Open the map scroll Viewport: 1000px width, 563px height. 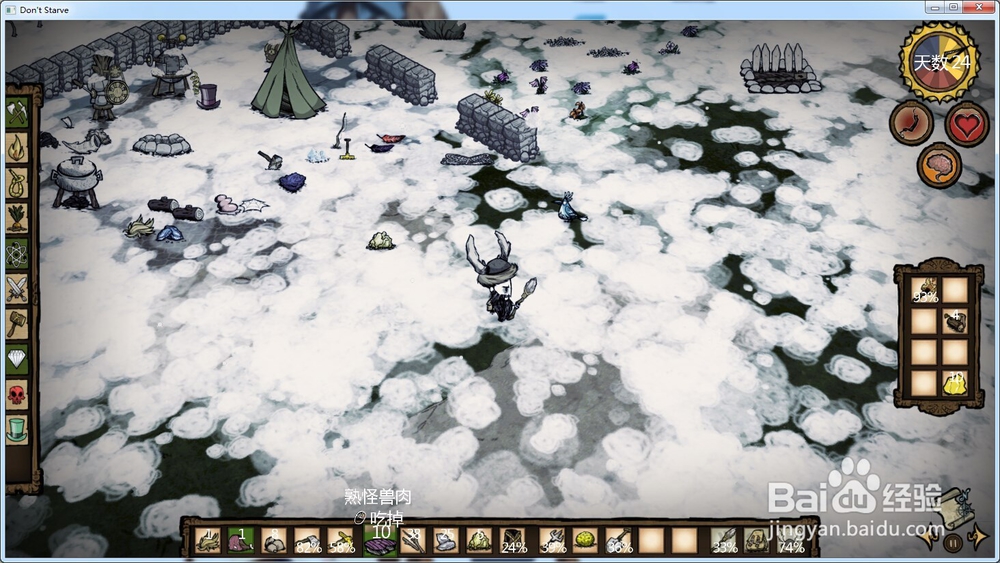[x=957, y=504]
